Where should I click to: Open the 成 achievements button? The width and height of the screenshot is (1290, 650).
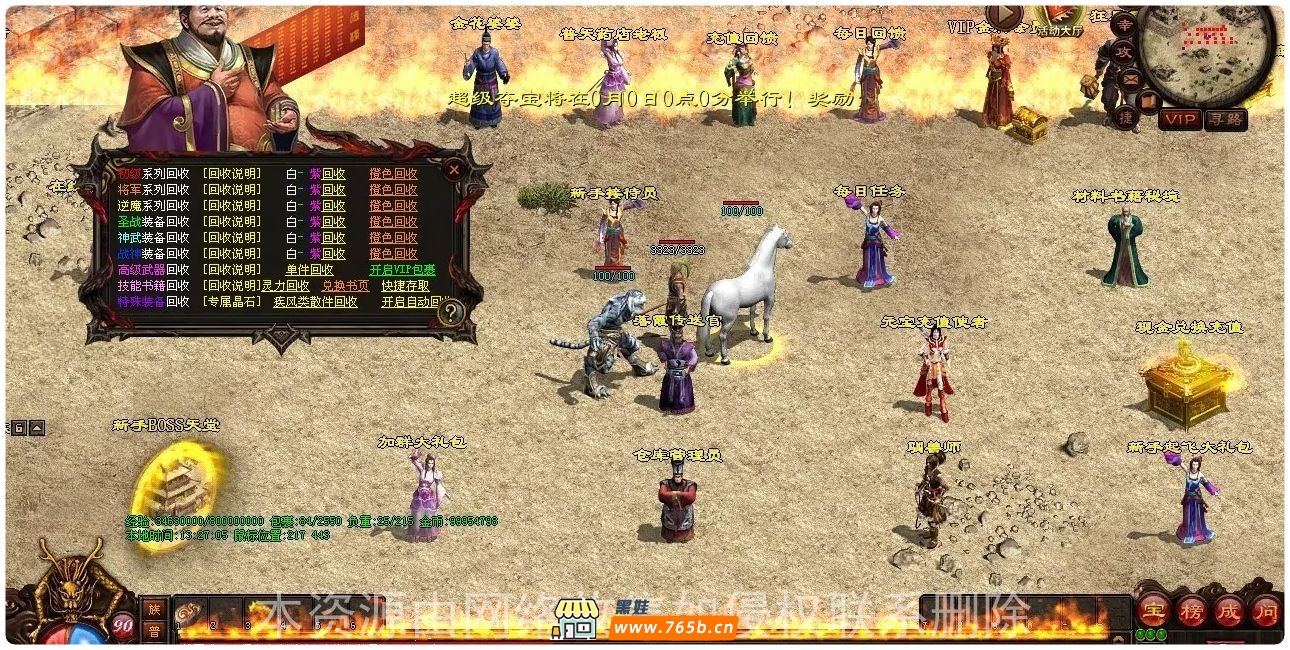(1227, 609)
